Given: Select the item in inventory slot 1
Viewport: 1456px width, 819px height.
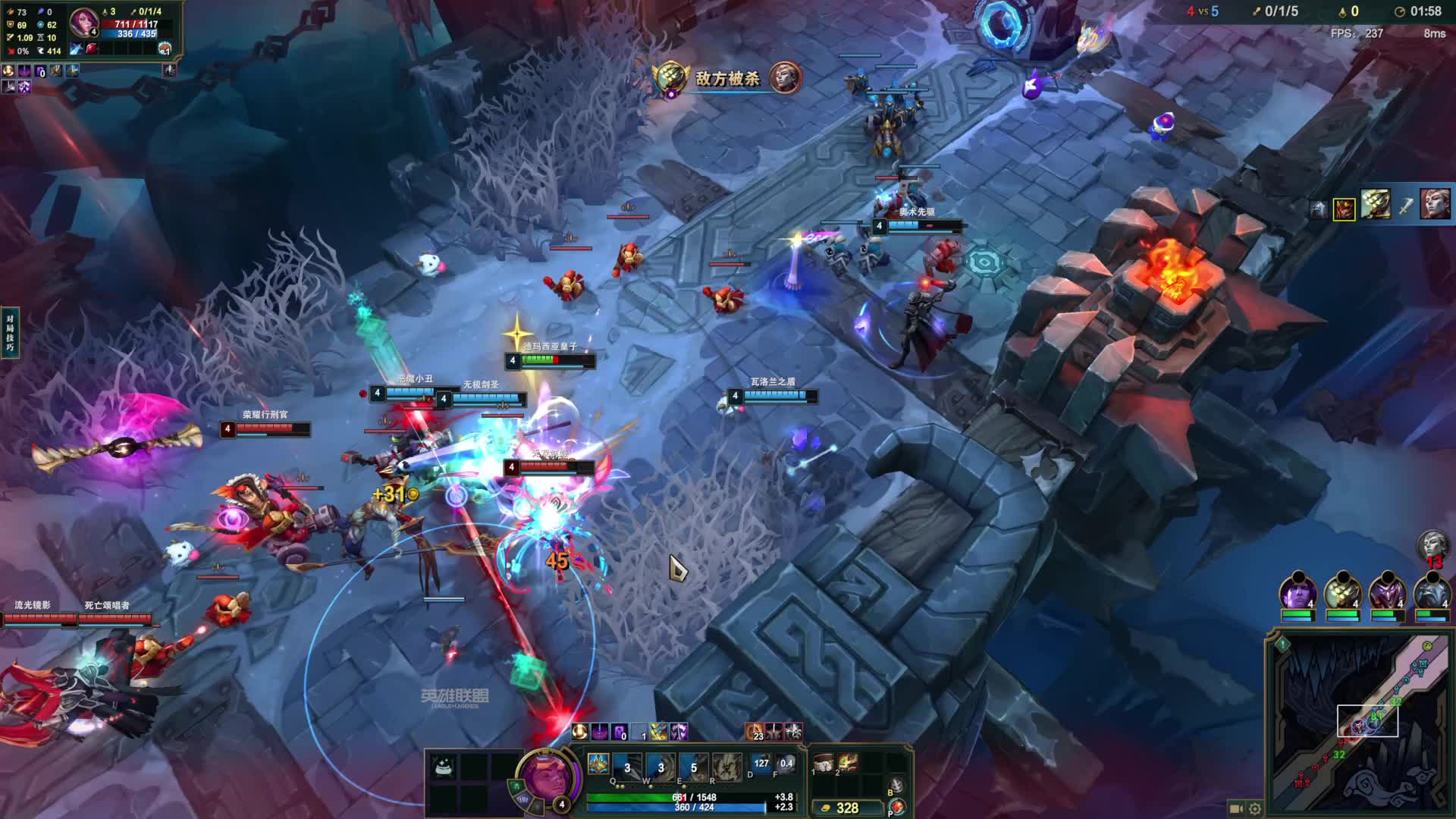Looking at the screenshot, I should (x=824, y=763).
